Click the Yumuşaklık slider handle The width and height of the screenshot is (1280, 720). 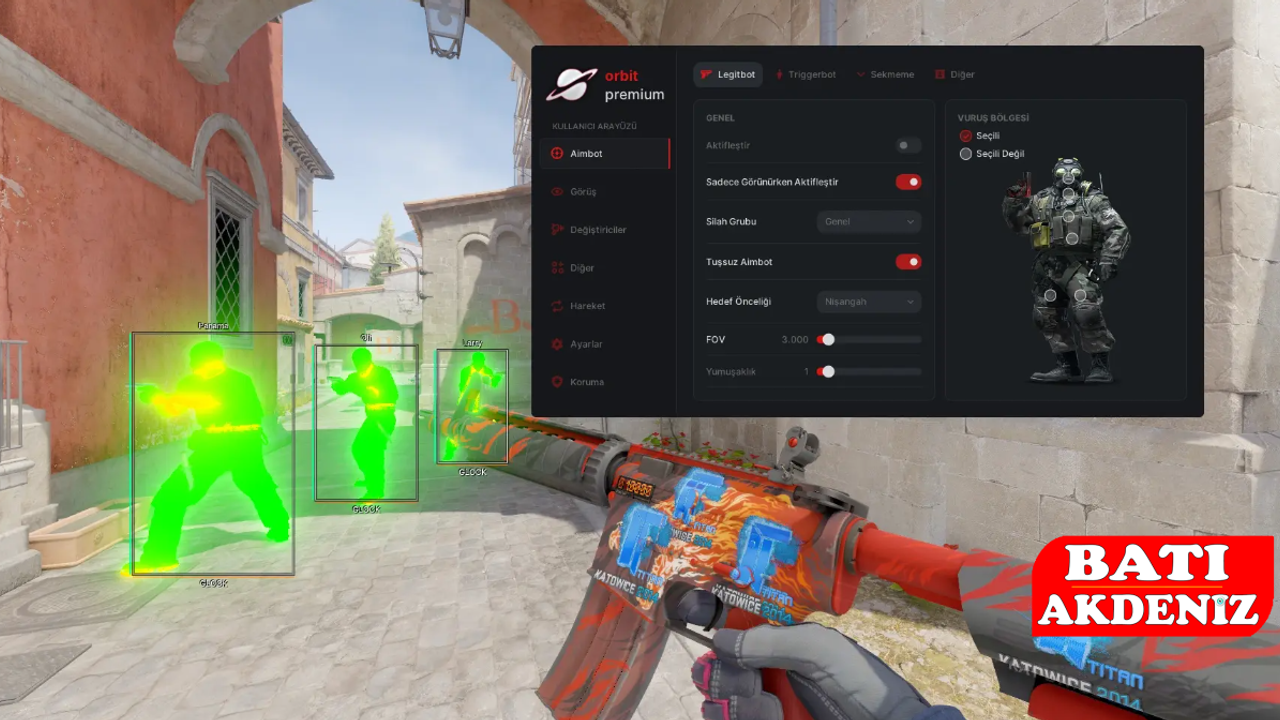click(x=828, y=372)
